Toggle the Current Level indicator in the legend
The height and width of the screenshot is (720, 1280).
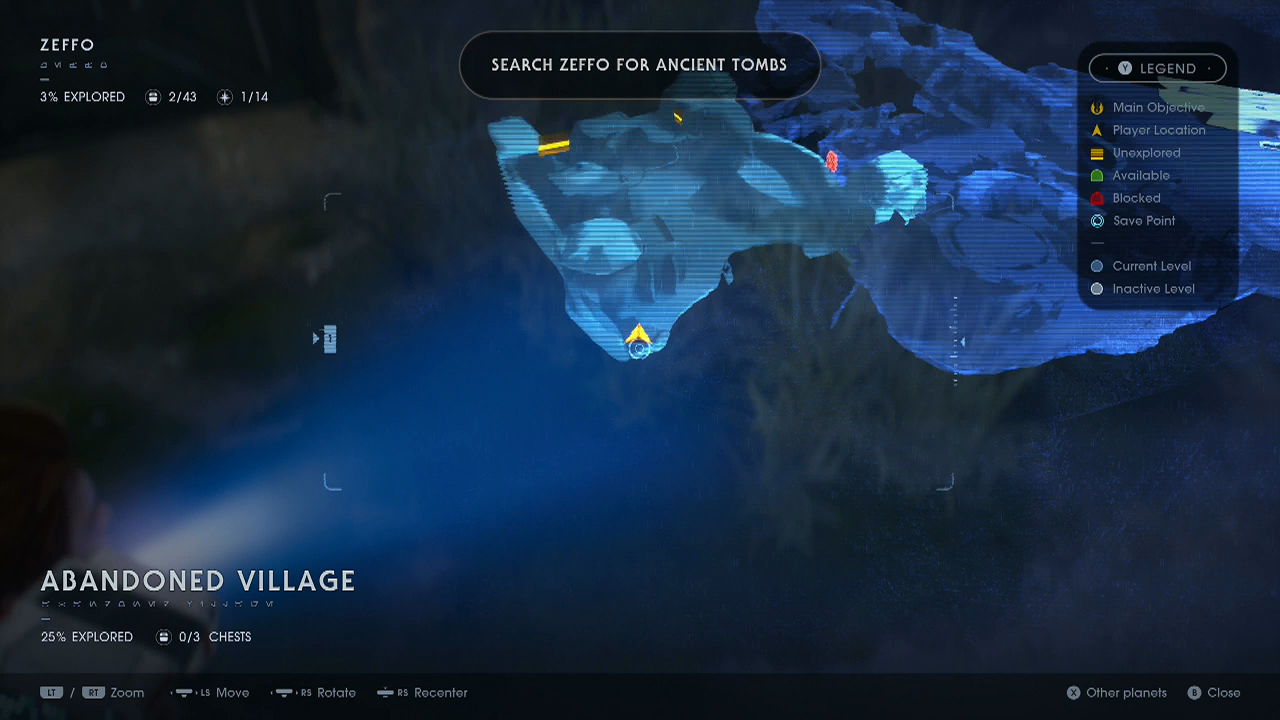[x=1096, y=266]
